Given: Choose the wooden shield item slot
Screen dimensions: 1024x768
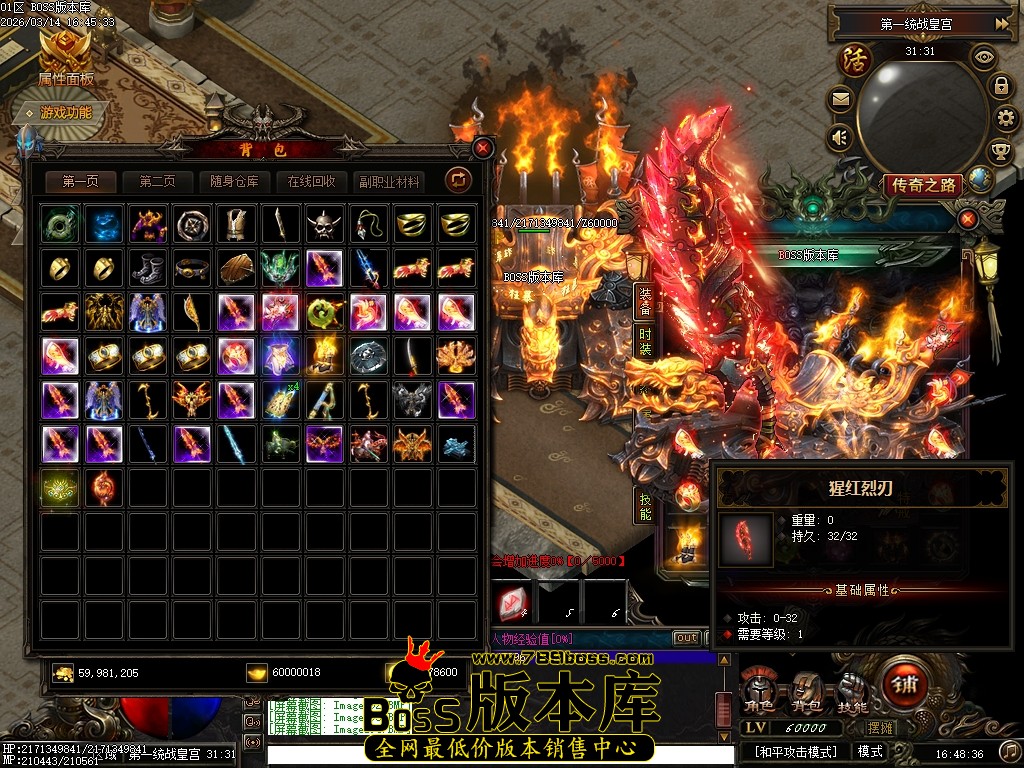Looking at the screenshot, I should coord(237,268).
